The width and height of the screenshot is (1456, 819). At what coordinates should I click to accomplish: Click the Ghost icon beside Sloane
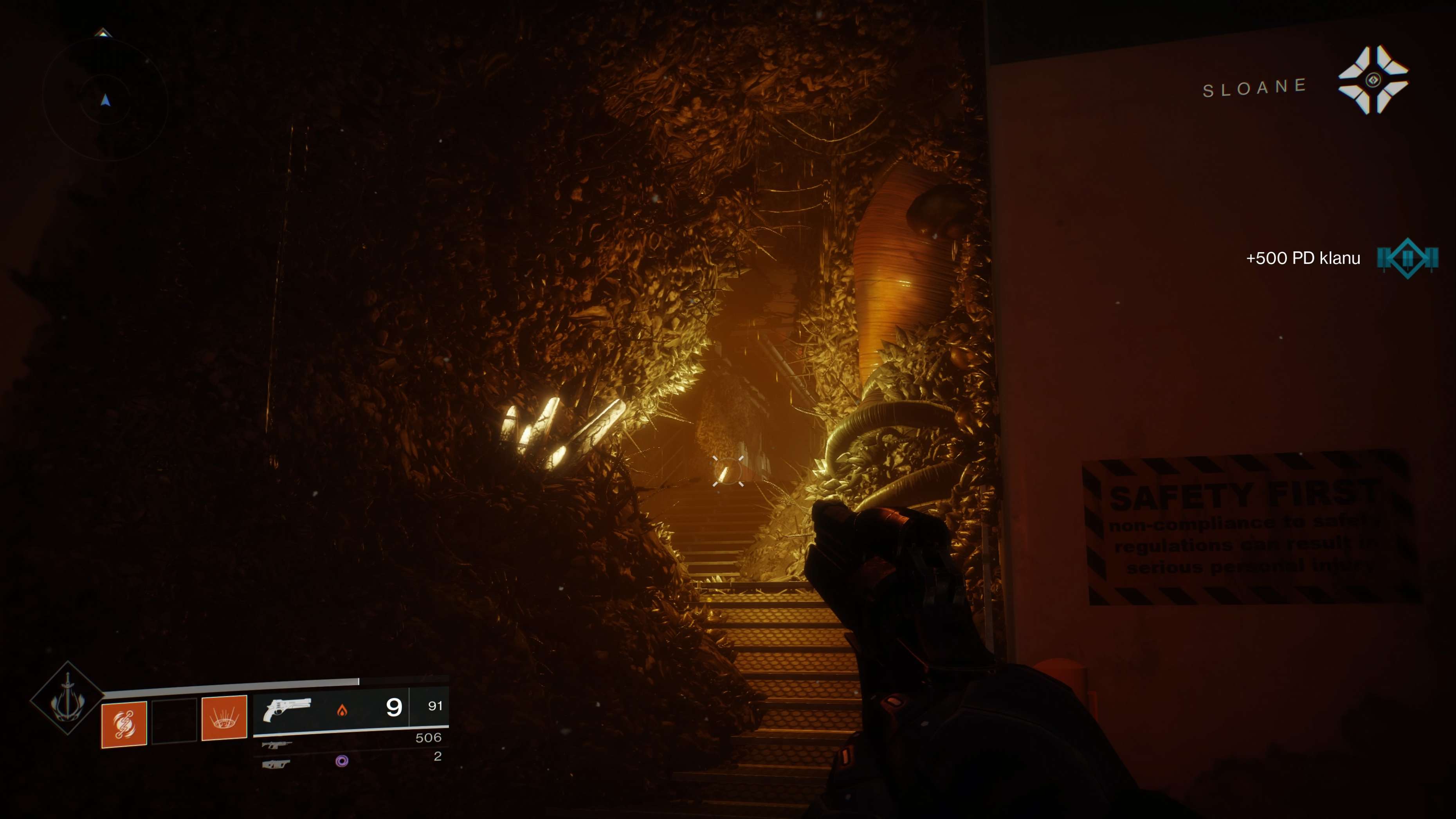[1373, 80]
